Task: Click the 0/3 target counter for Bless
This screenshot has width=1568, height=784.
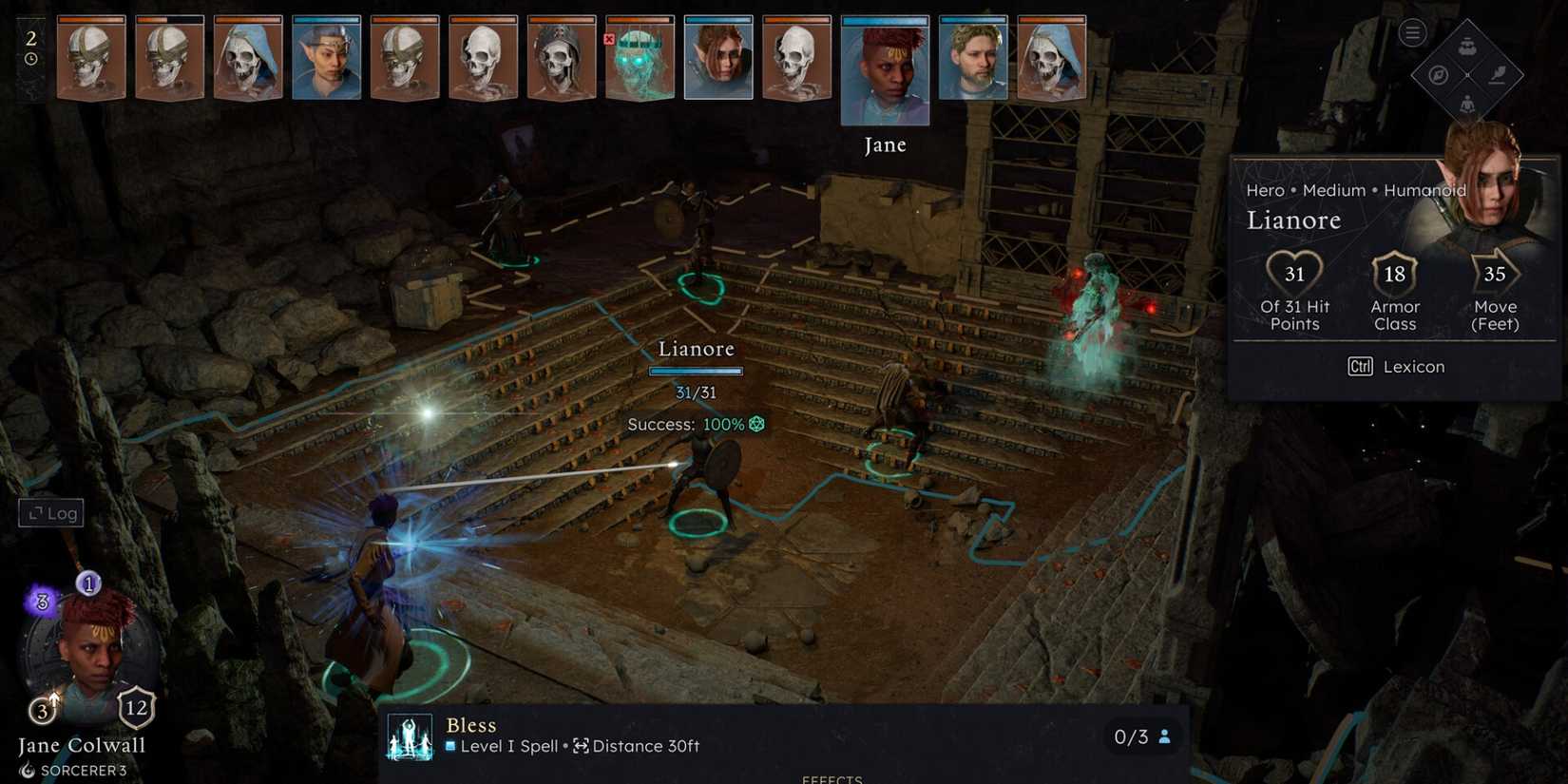Action: click(x=1139, y=736)
